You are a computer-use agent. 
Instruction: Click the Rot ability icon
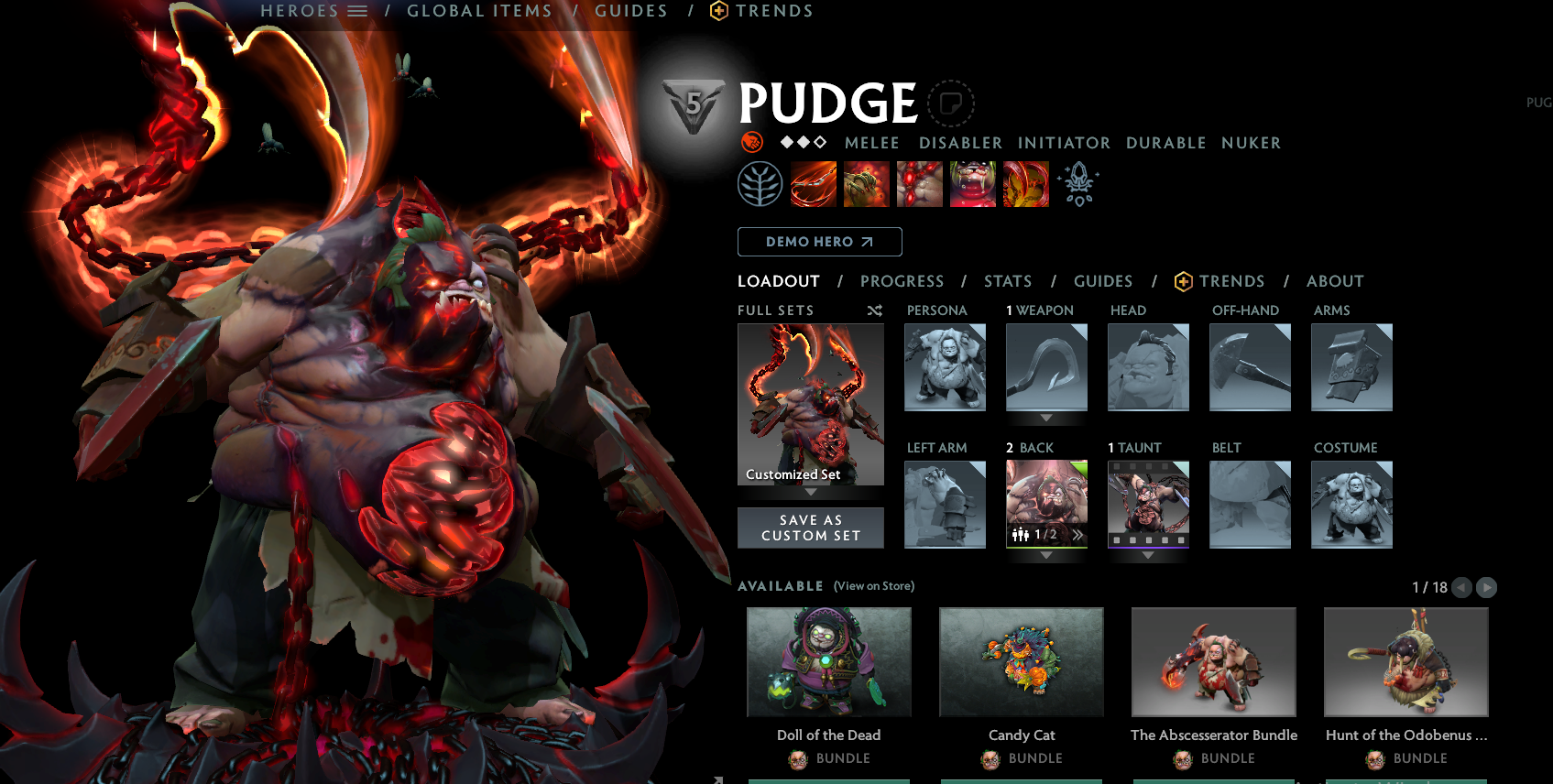click(867, 183)
